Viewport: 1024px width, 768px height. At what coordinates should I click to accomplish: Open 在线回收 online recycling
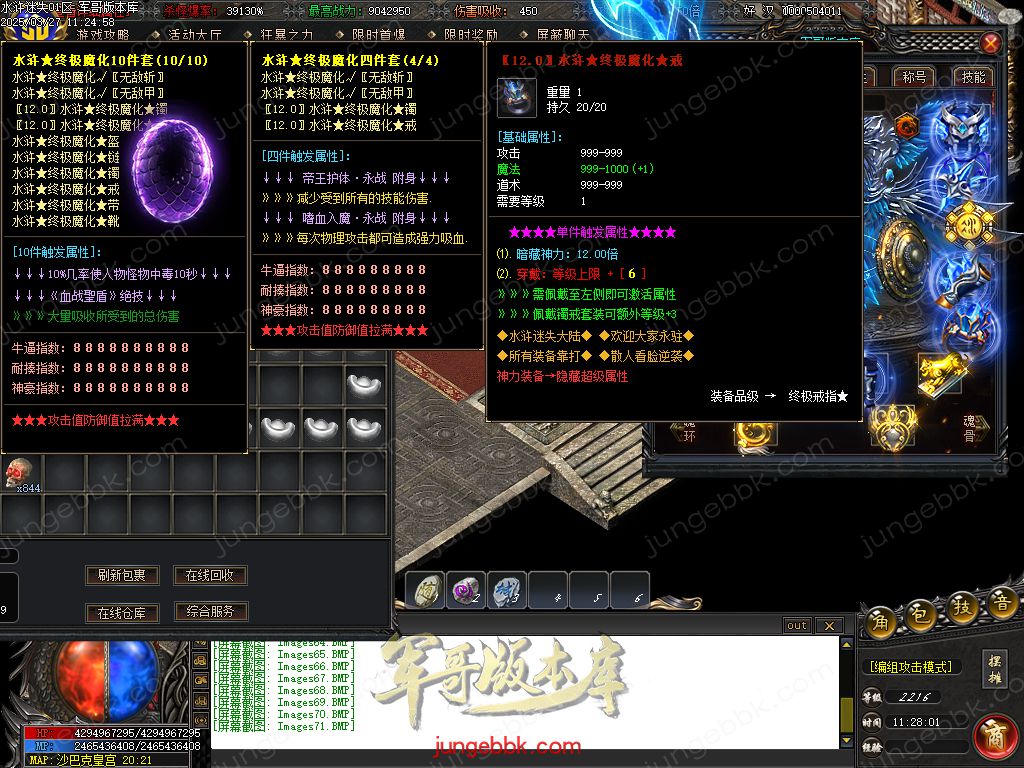210,575
